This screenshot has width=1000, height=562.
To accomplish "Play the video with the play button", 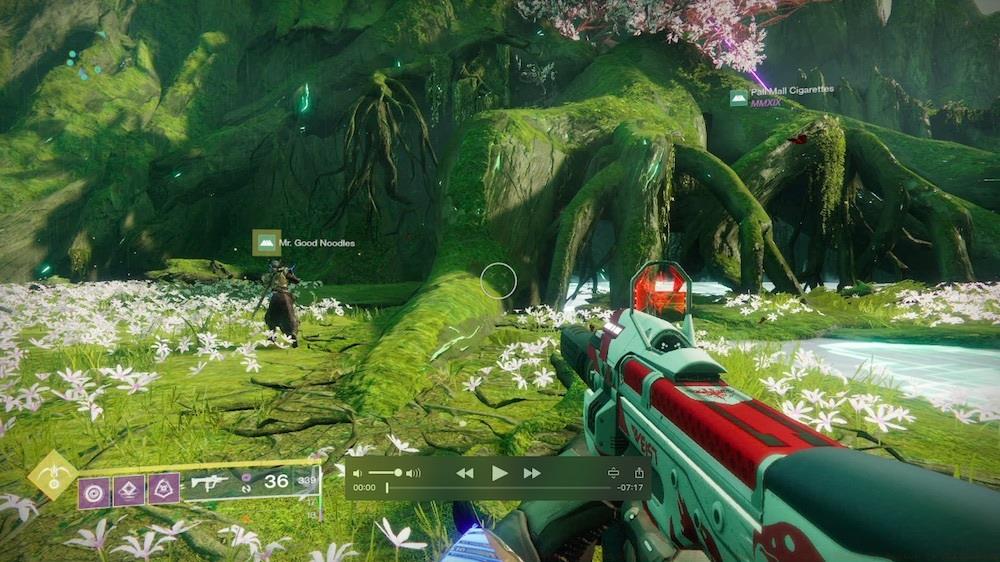I will pos(499,473).
